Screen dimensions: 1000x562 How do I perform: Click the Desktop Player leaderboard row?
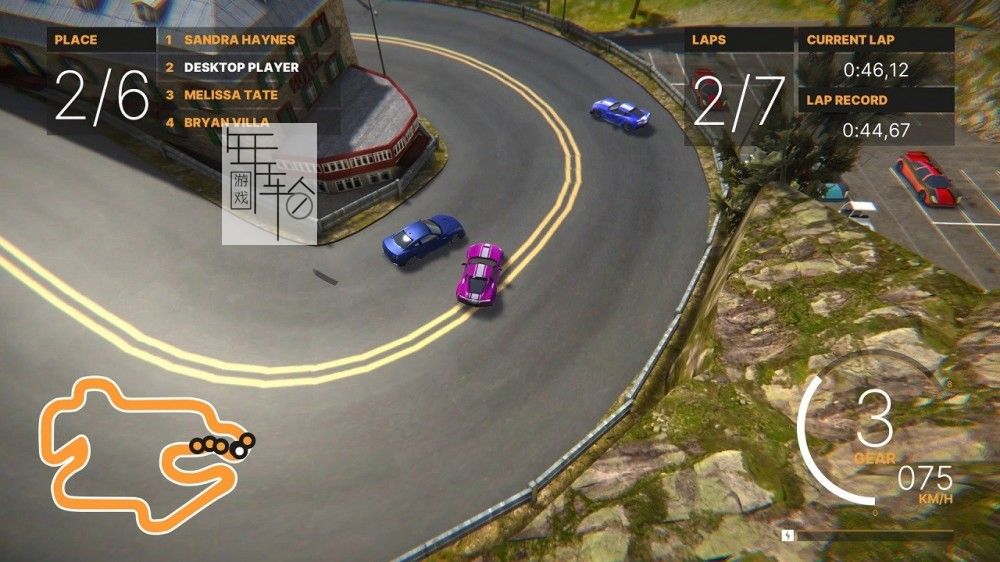[241, 67]
